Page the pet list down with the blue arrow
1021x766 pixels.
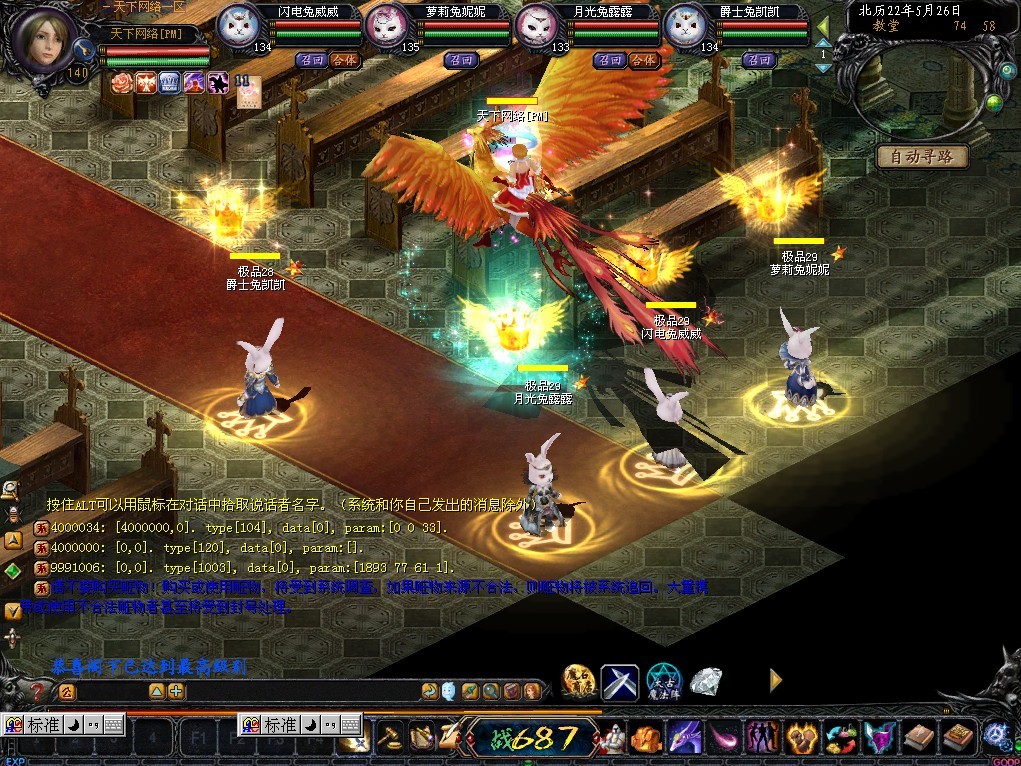(x=823, y=68)
